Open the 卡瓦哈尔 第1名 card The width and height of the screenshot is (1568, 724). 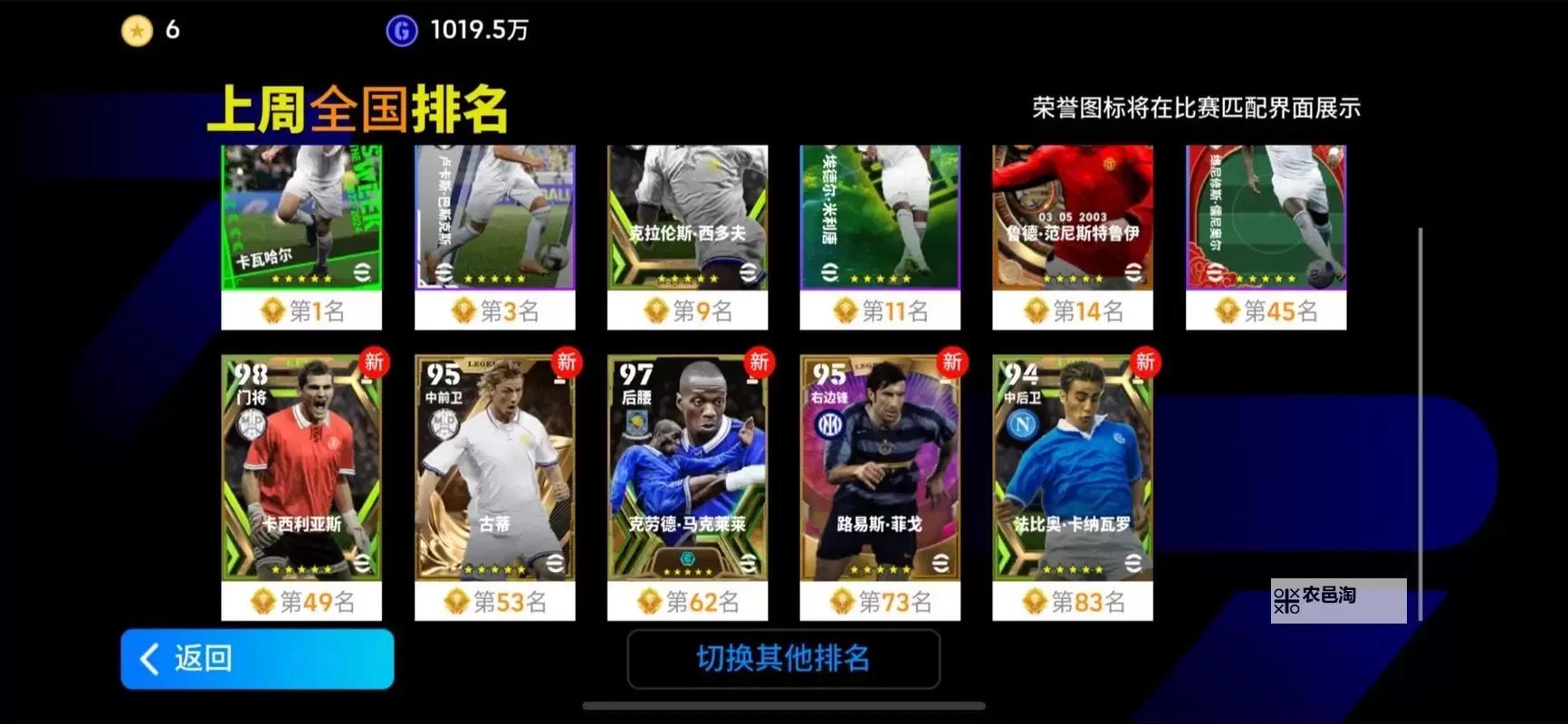(x=301, y=217)
